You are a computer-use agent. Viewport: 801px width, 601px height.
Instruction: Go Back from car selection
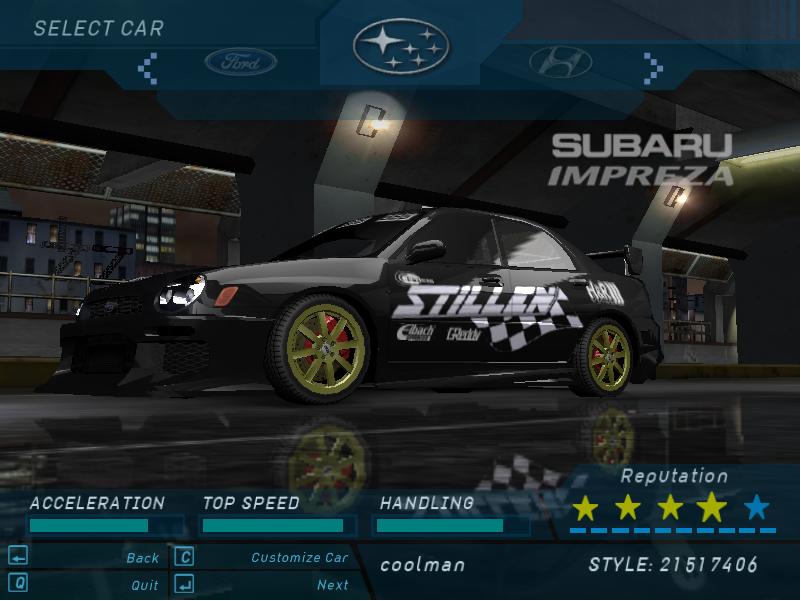[142, 558]
